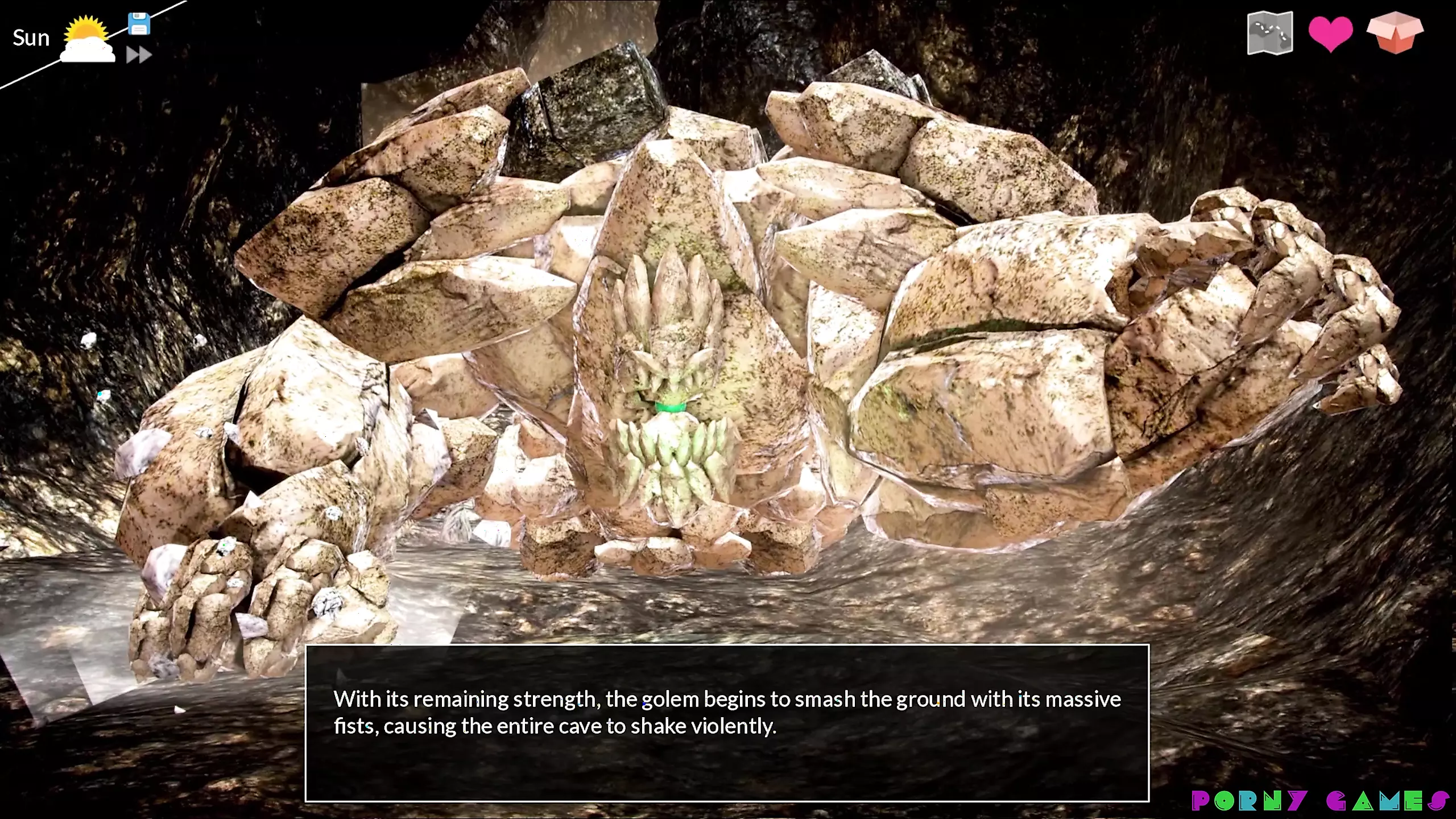Viewport: 1456px width, 819px height.
Task: Skip ahead using the fast-forward arrows
Action: pyautogui.click(x=139, y=55)
